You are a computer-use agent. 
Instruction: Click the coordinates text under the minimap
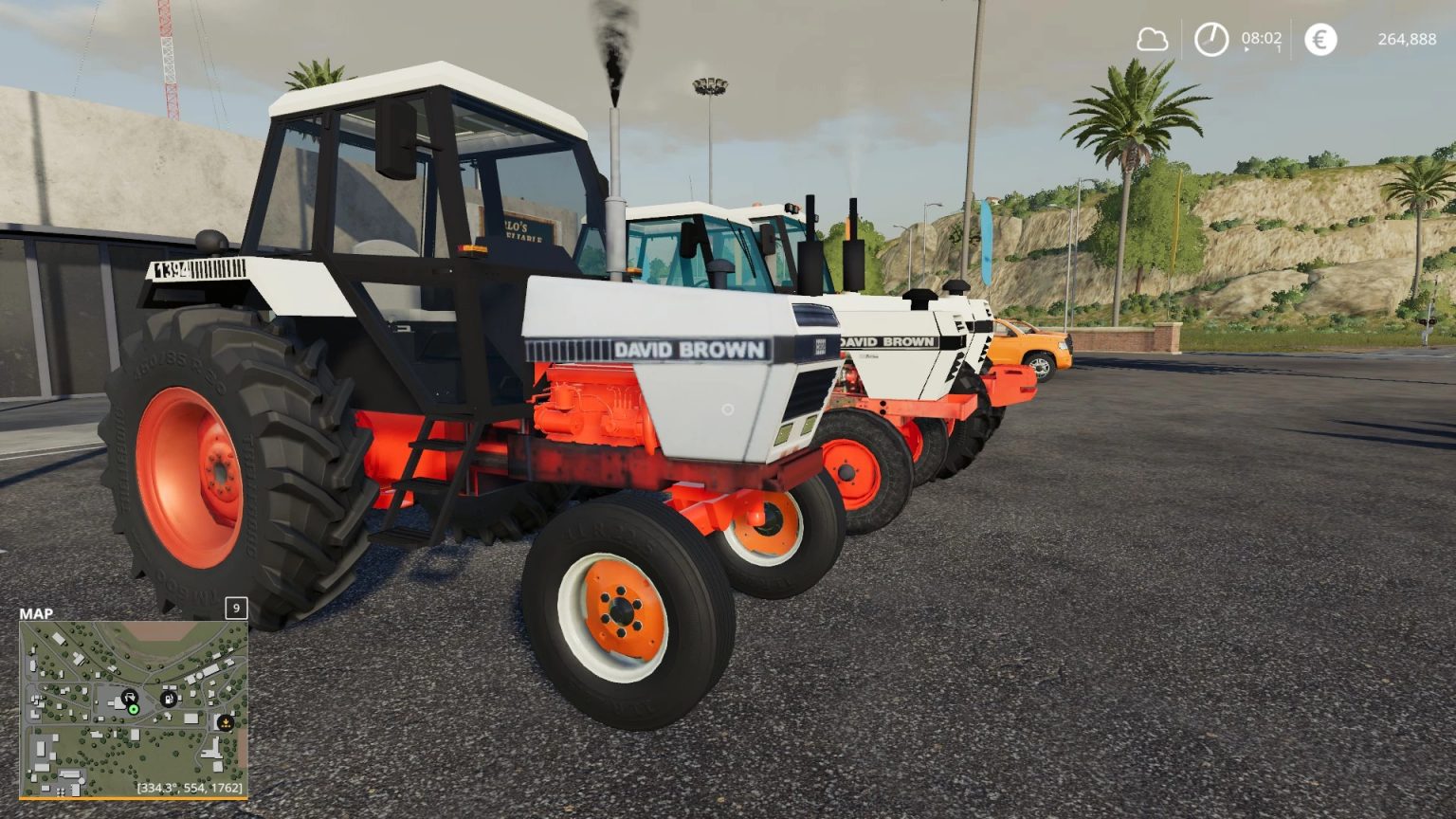(192, 787)
